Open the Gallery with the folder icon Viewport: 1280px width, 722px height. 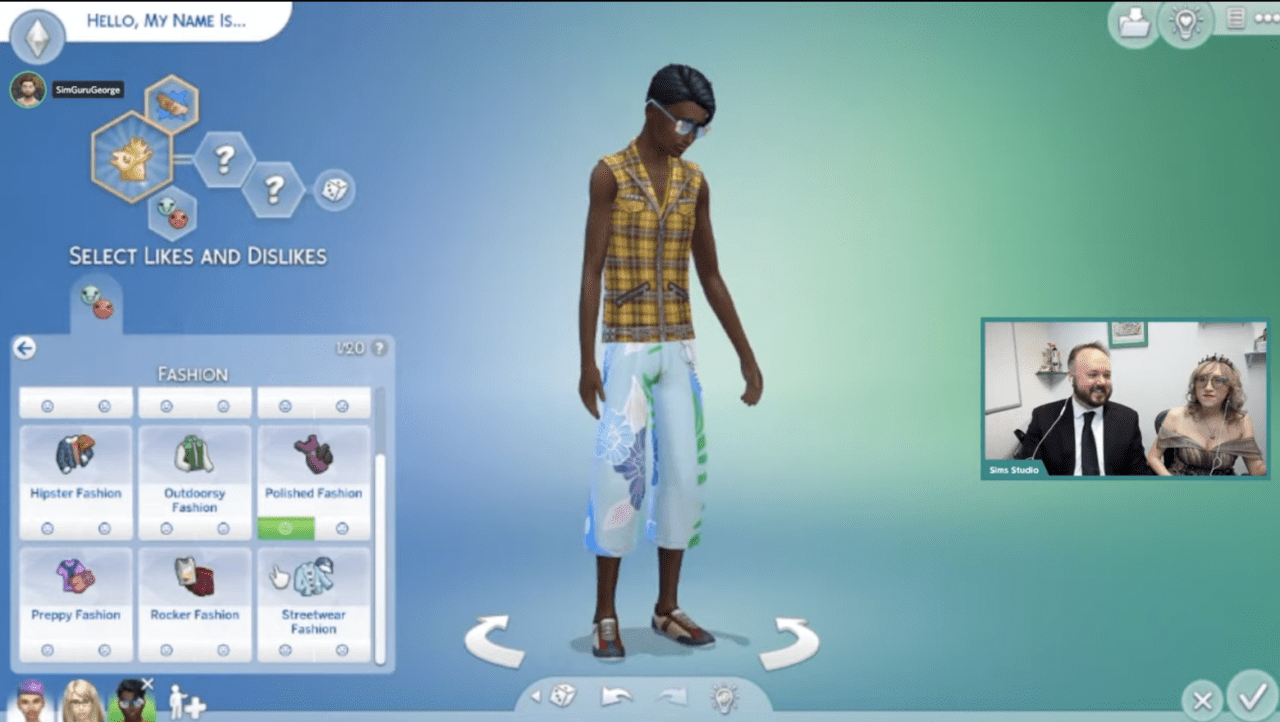click(x=1134, y=23)
